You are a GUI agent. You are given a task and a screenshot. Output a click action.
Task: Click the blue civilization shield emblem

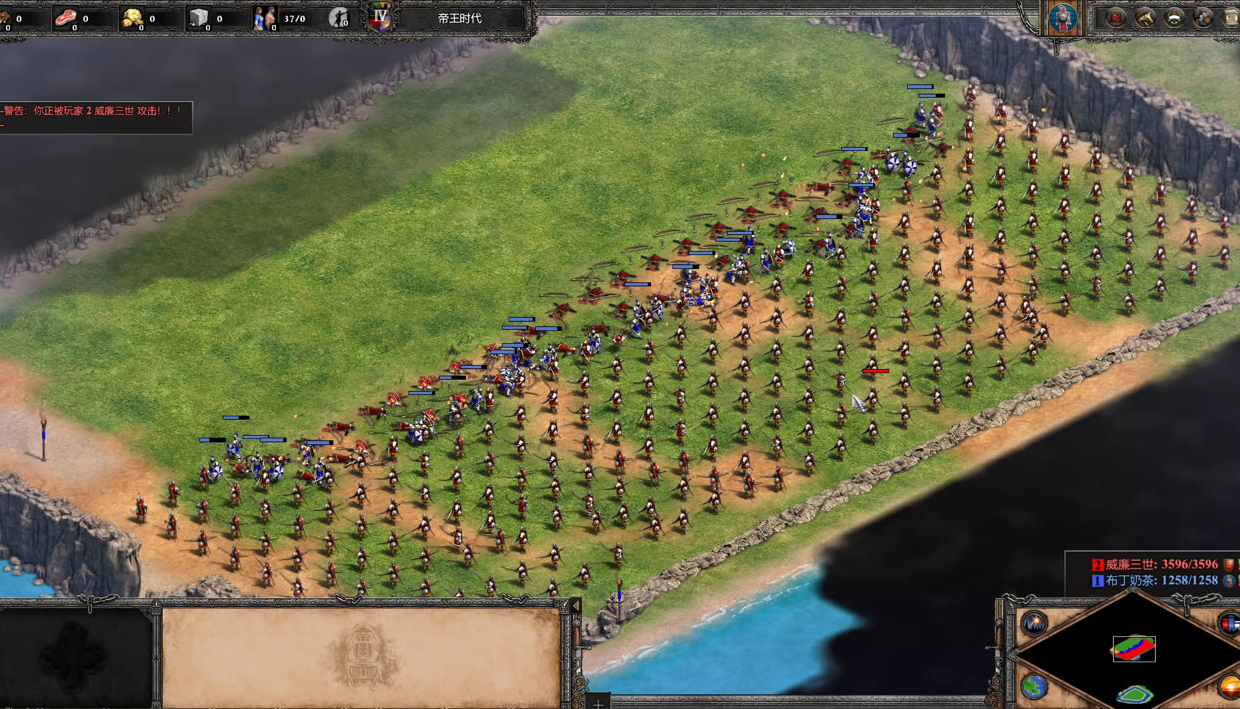click(1062, 16)
